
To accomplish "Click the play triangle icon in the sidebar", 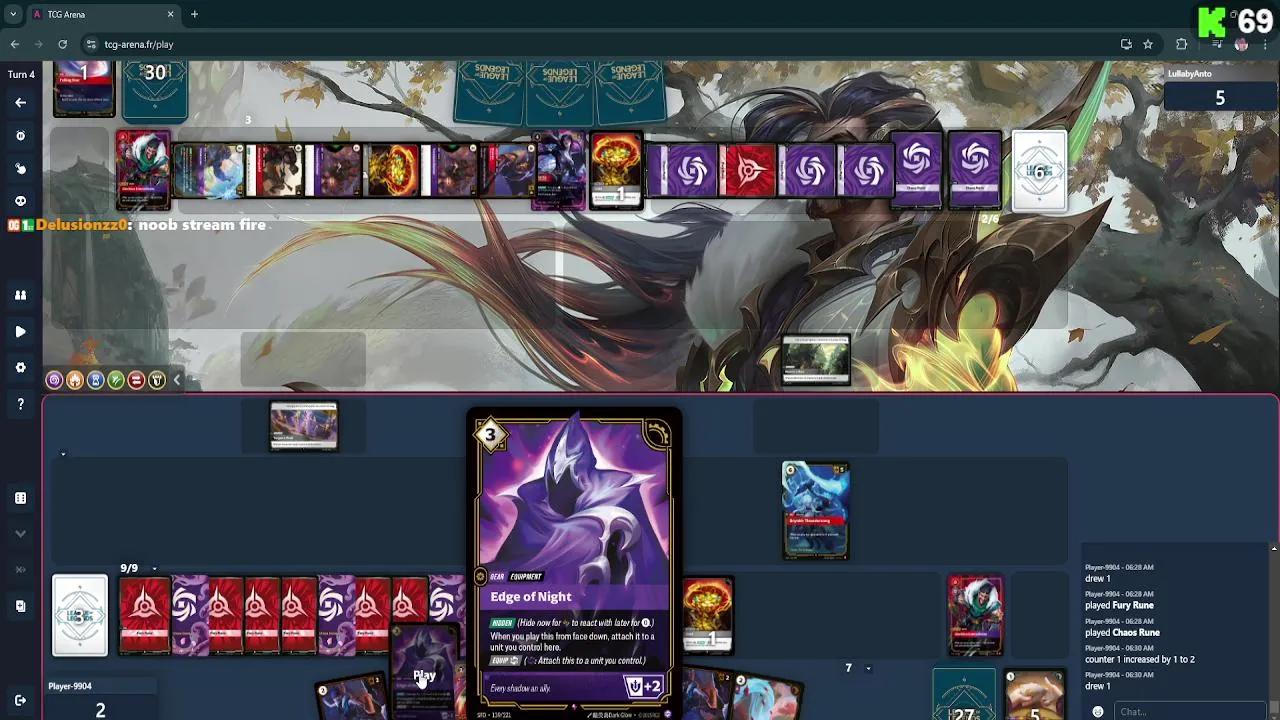I will (21, 331).
